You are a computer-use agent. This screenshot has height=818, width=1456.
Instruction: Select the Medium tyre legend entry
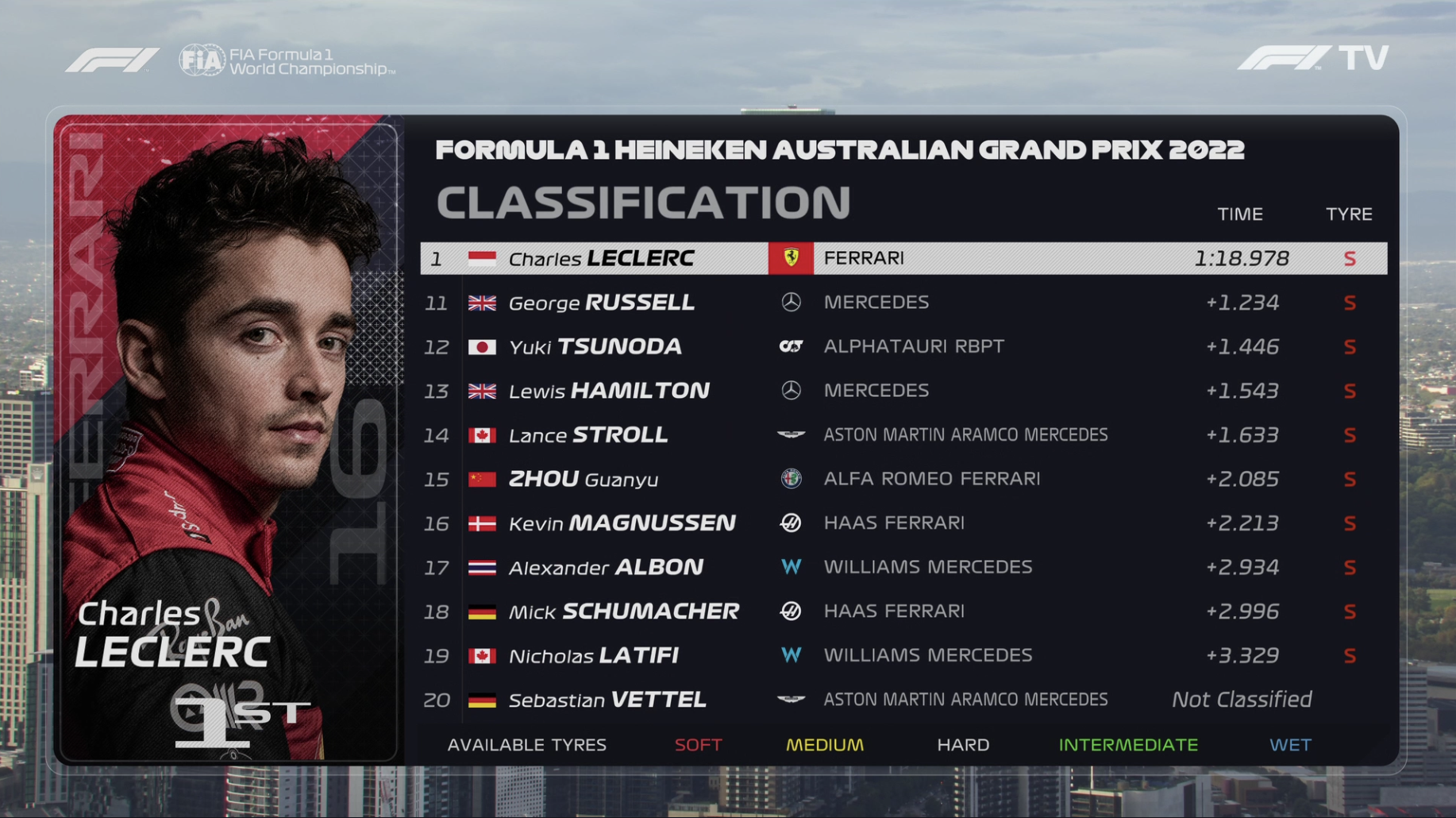[x=824, y=745]
